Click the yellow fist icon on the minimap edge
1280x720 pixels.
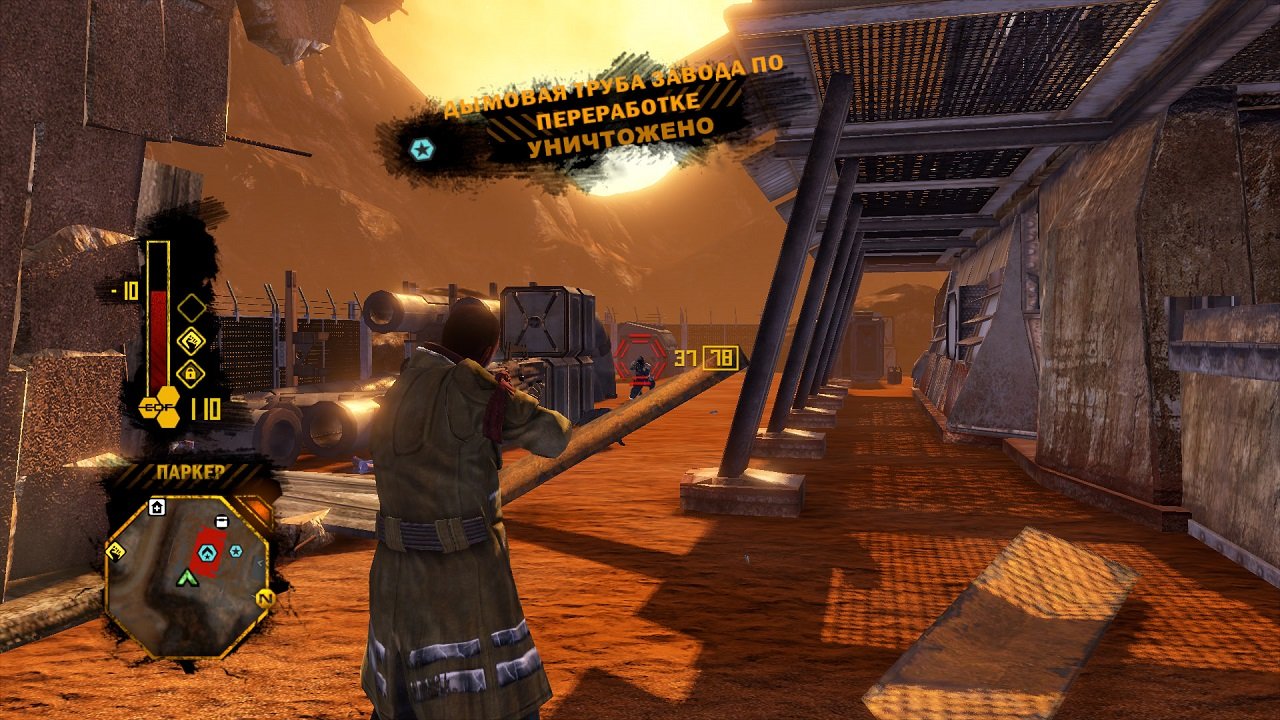[x=117, y=552]
